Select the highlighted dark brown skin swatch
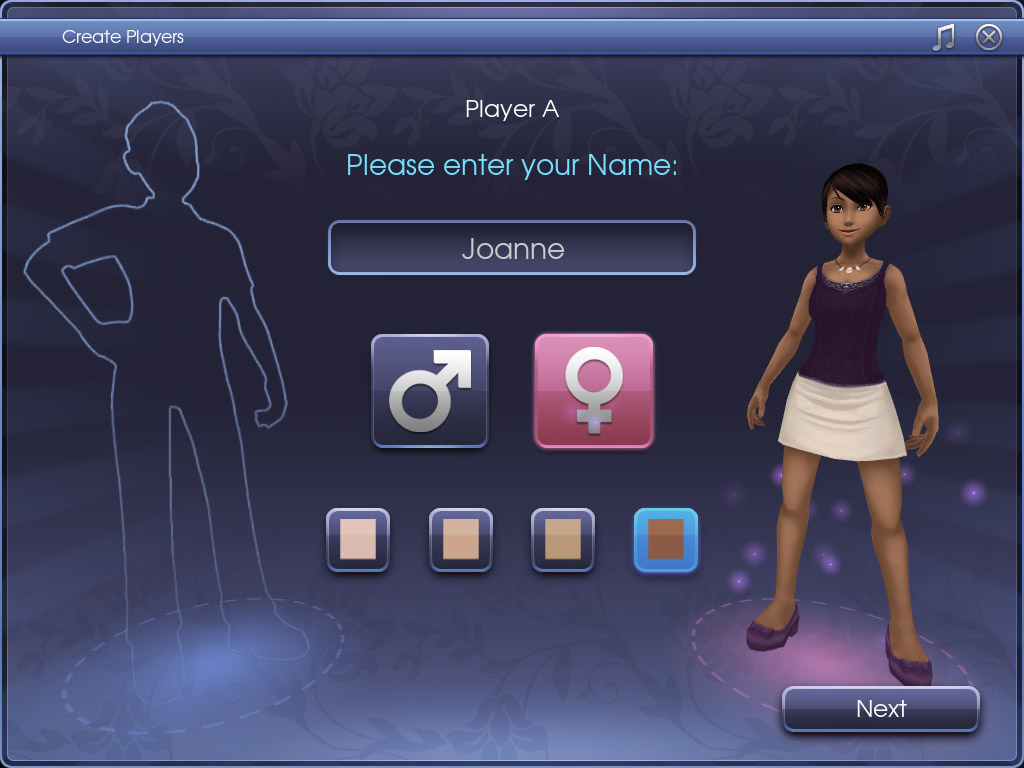1024x768 pixels. pos(665,540)
